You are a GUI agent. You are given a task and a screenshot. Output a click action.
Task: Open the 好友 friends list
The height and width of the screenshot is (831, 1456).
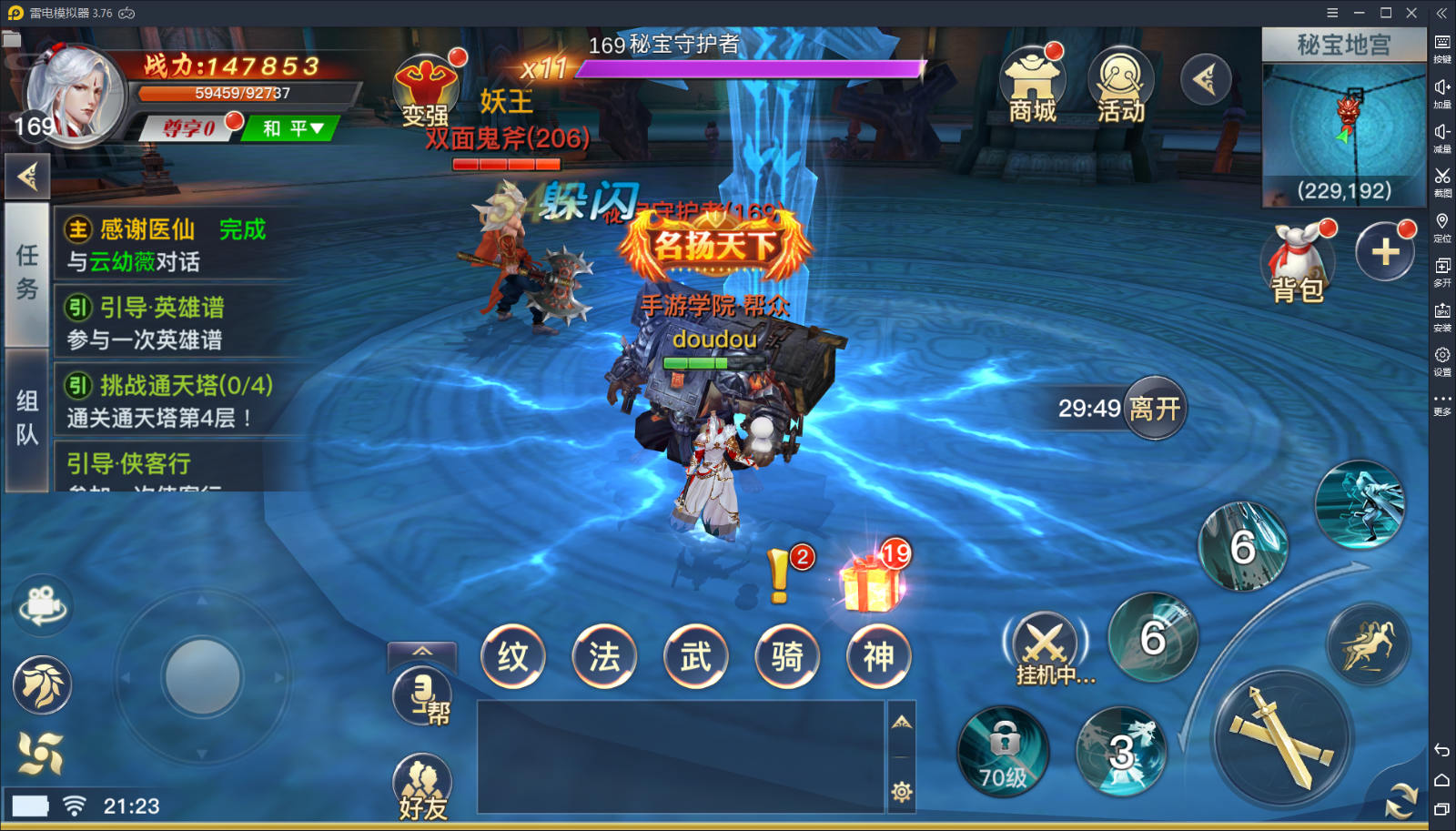click(422, 785)
